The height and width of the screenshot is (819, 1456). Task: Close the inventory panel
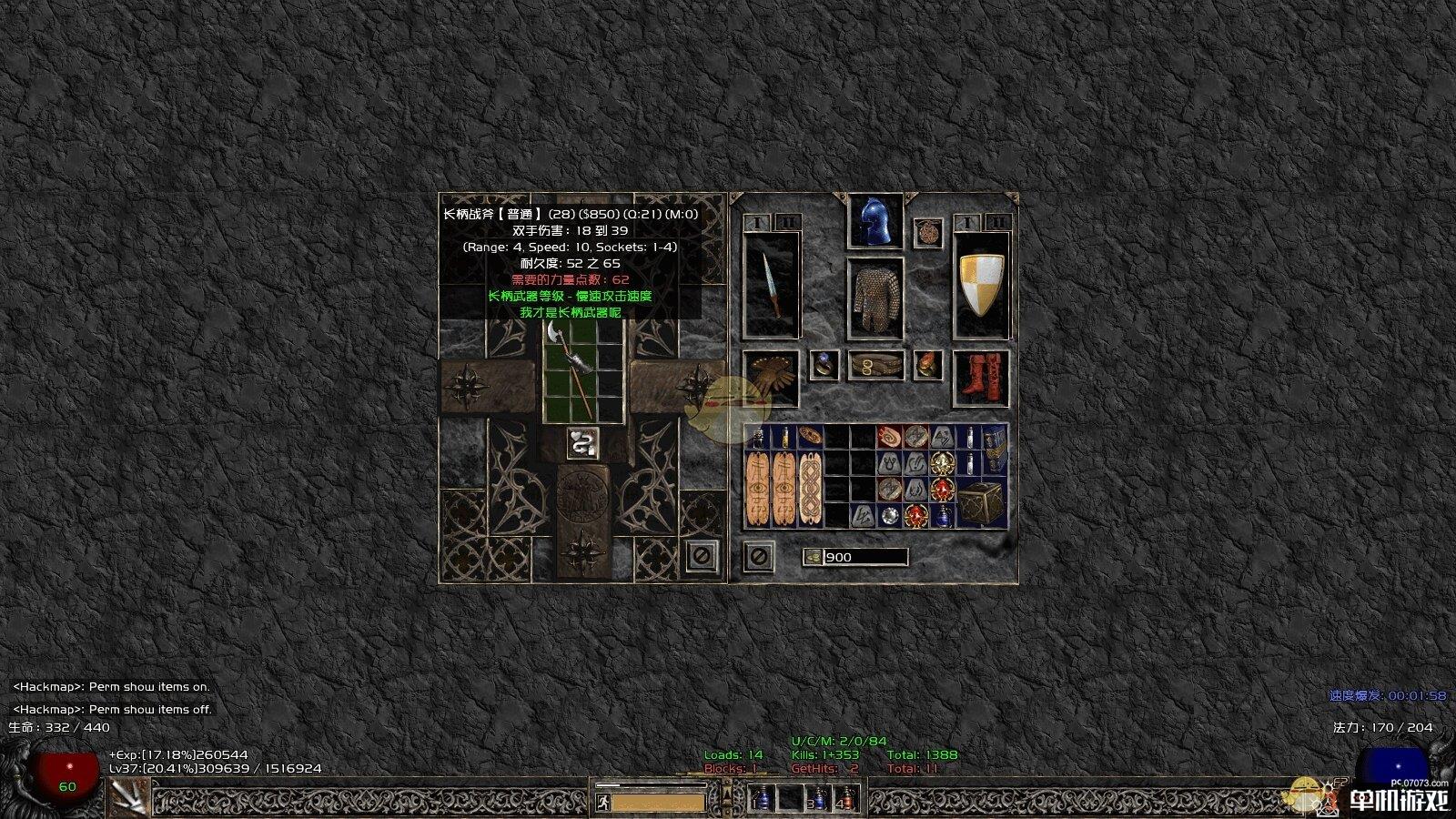click(759, 556)
